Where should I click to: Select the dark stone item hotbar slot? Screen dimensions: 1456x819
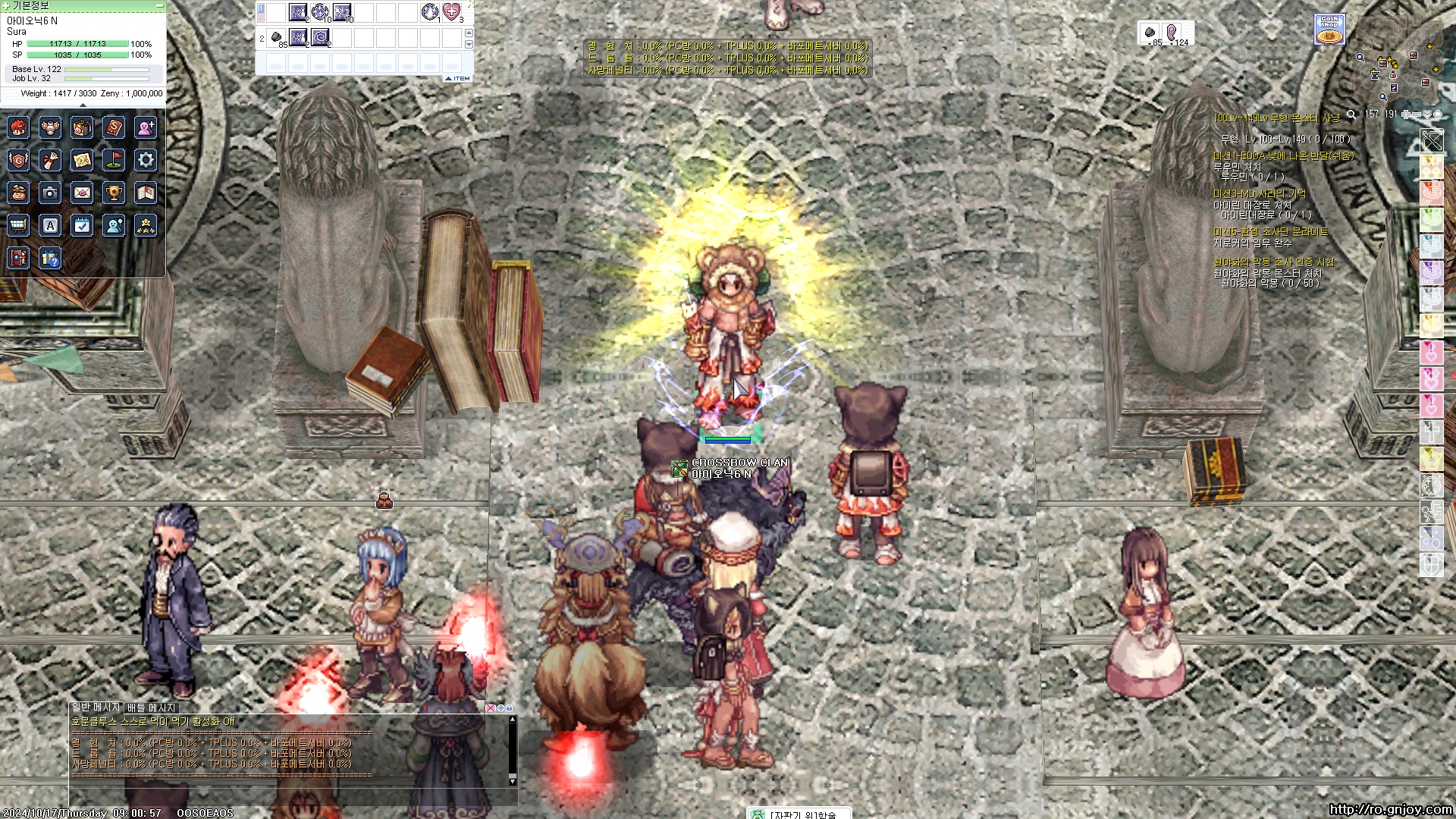click(x=277, y=37)
